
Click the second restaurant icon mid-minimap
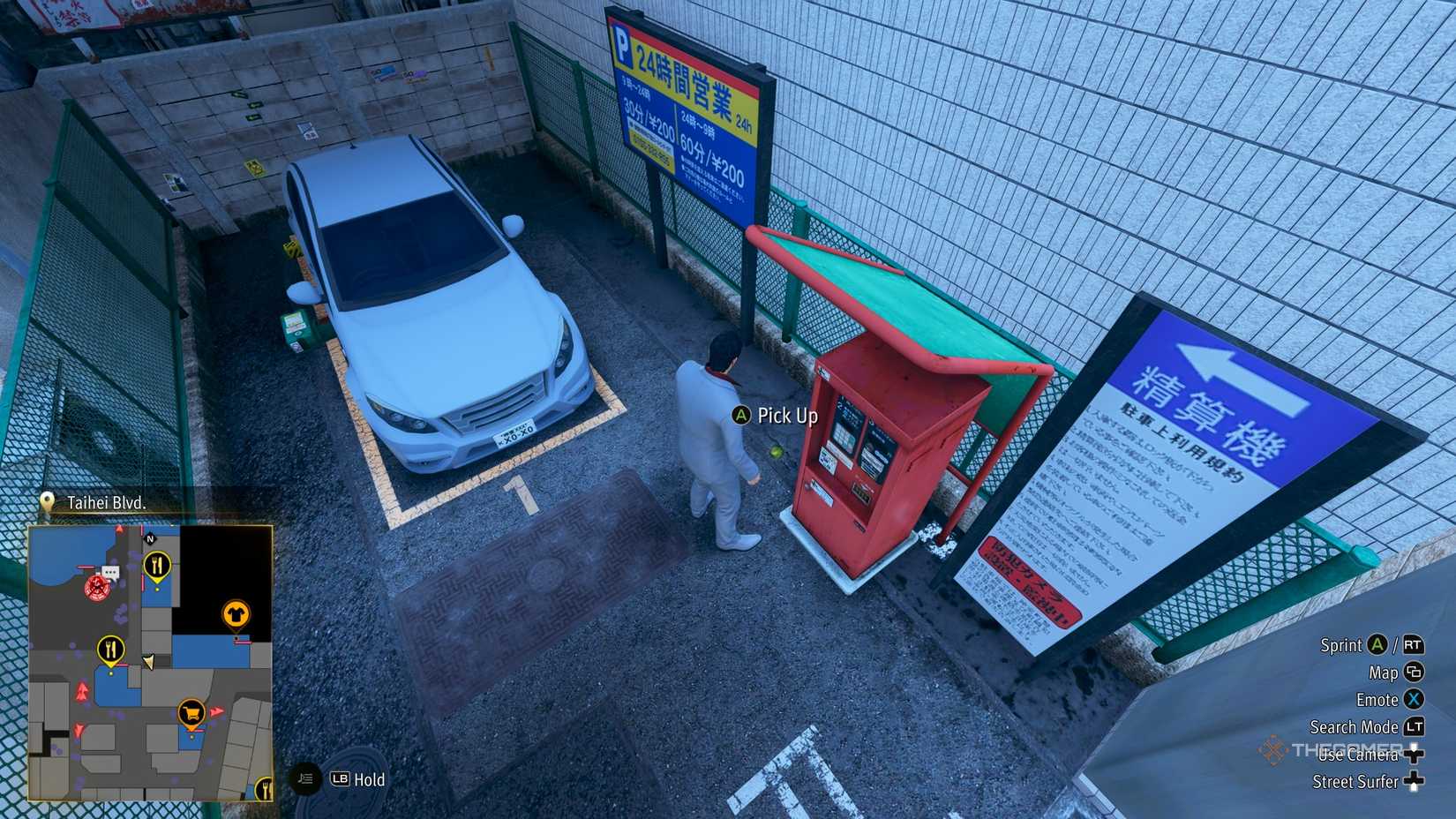pyautogui.click(x=110, y=650)
